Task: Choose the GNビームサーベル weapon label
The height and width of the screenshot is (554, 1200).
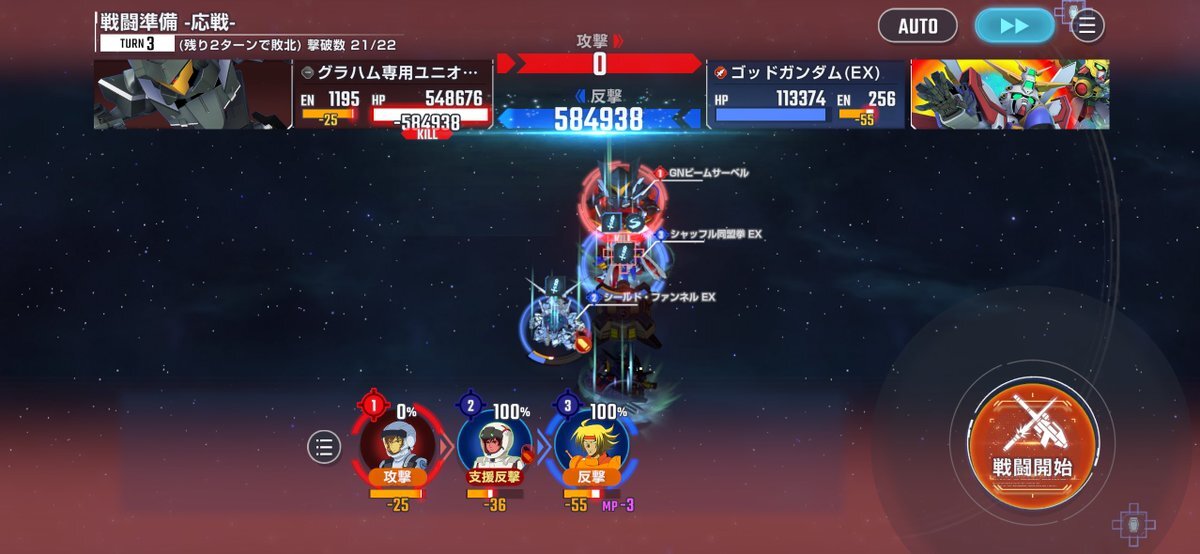Action: click(x=708, y=173)
